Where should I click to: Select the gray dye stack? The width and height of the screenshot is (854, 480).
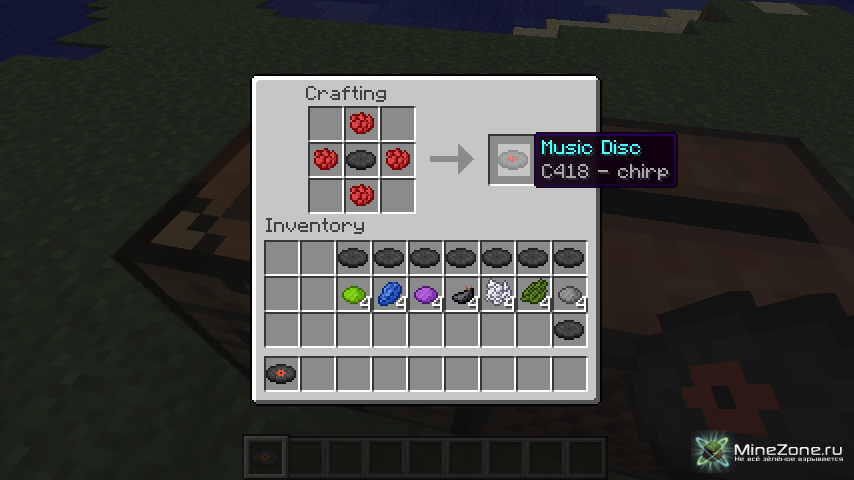tap(569, 294)
